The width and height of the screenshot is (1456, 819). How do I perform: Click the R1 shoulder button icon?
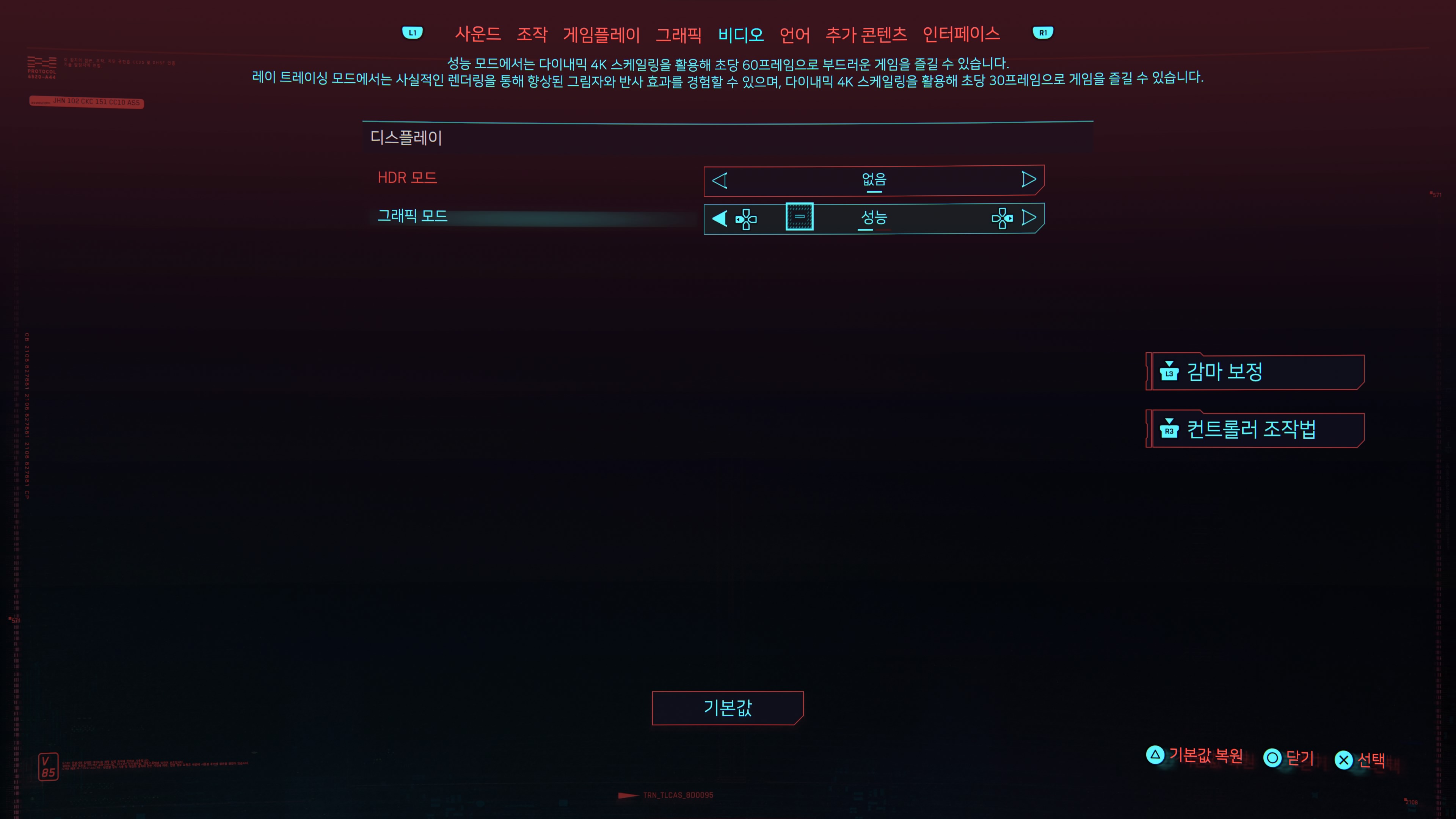(1043, 33)
